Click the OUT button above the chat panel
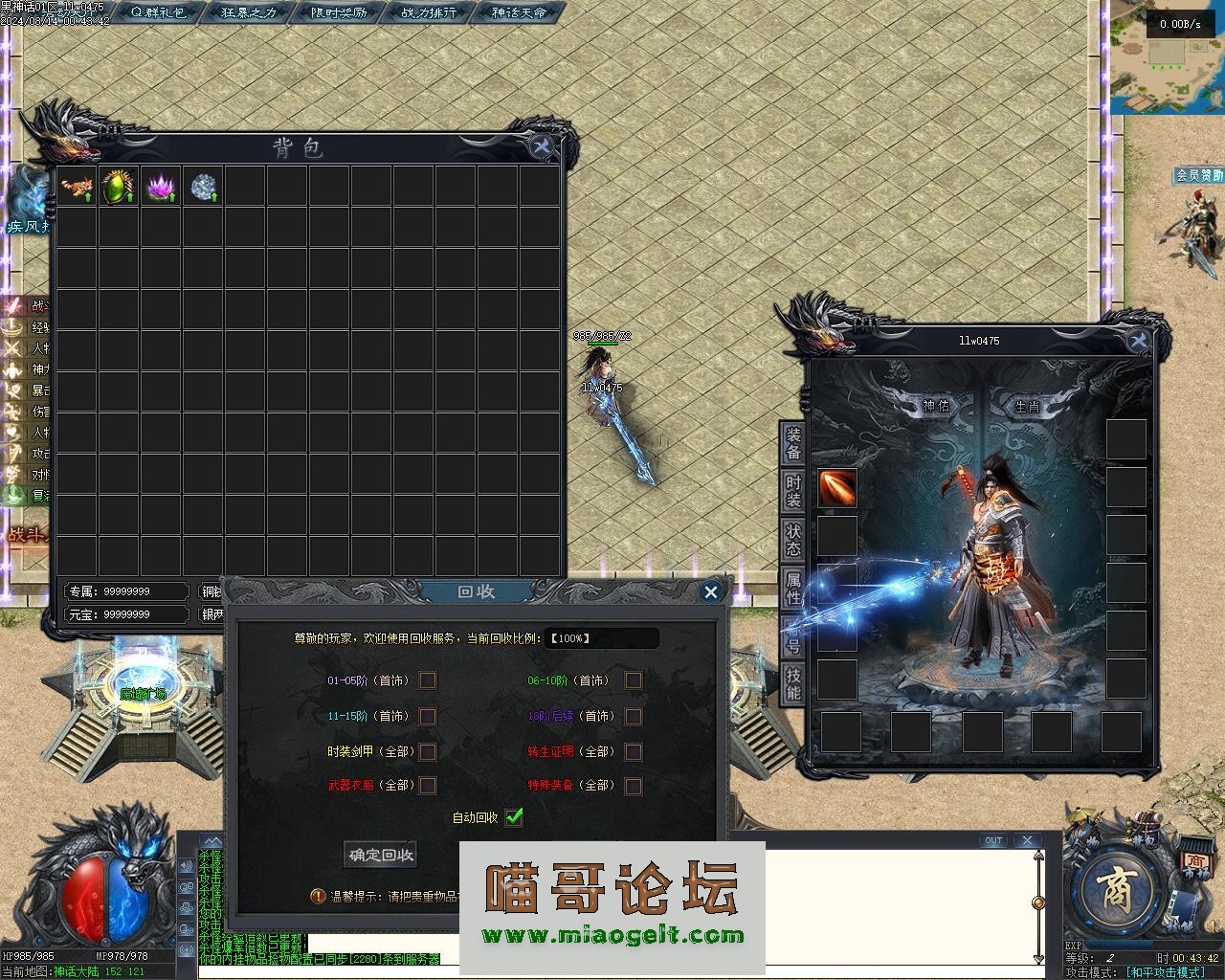Image resolution: width=1225 pixels, height=980 pixels. (993, 840)
